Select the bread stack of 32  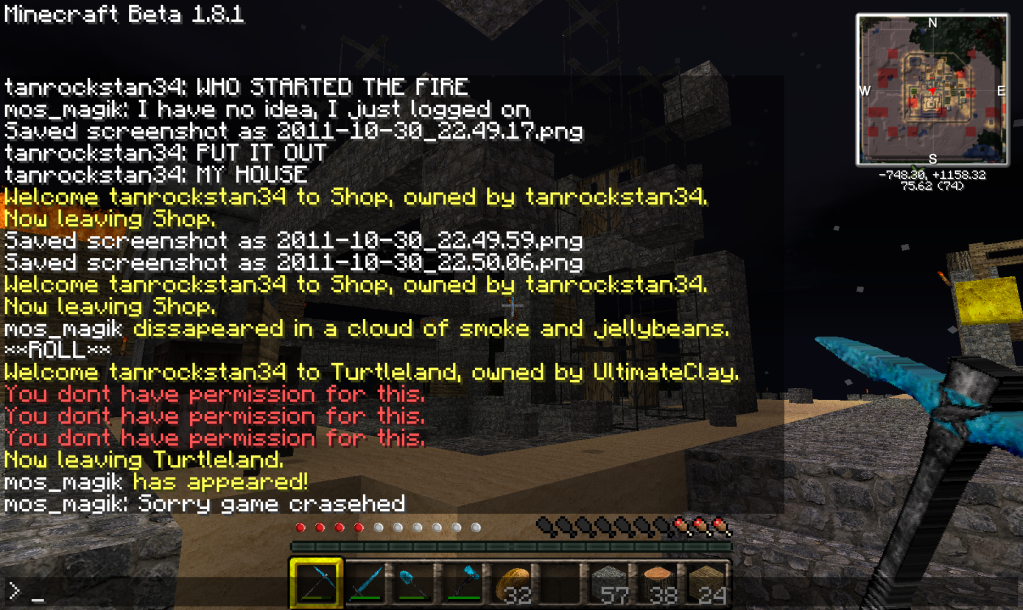[510, 582]
